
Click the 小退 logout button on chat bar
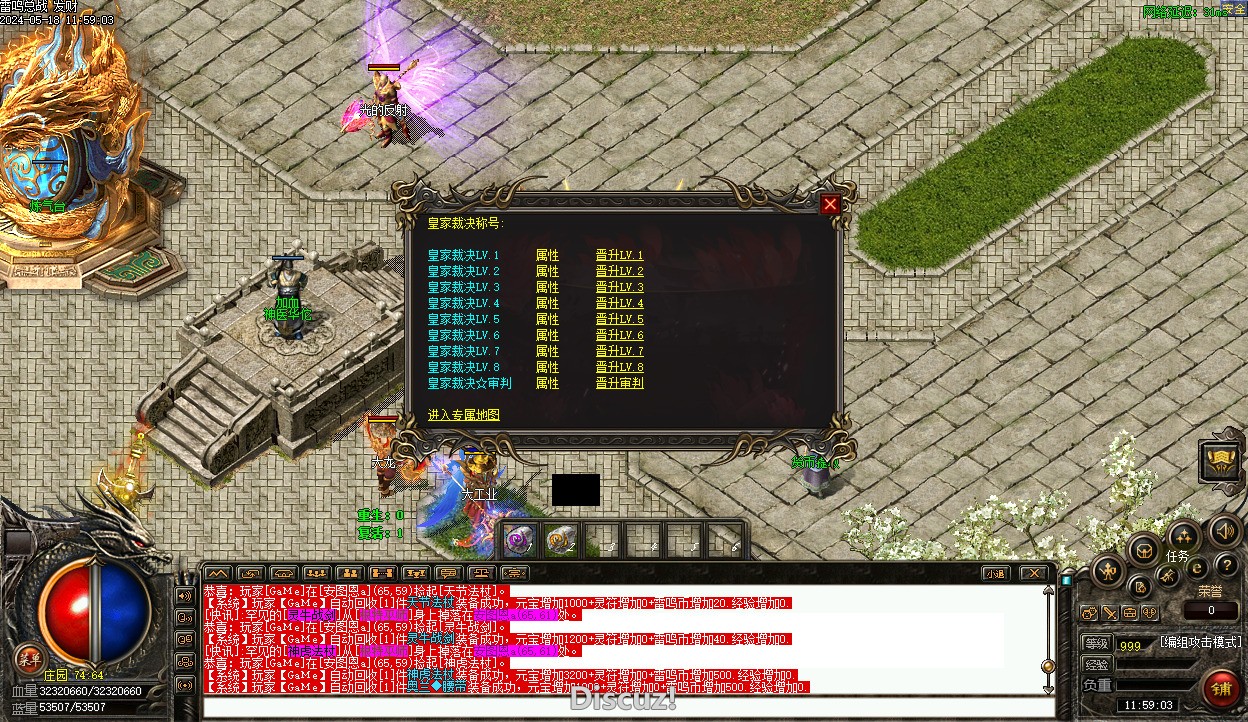(994, 574)
